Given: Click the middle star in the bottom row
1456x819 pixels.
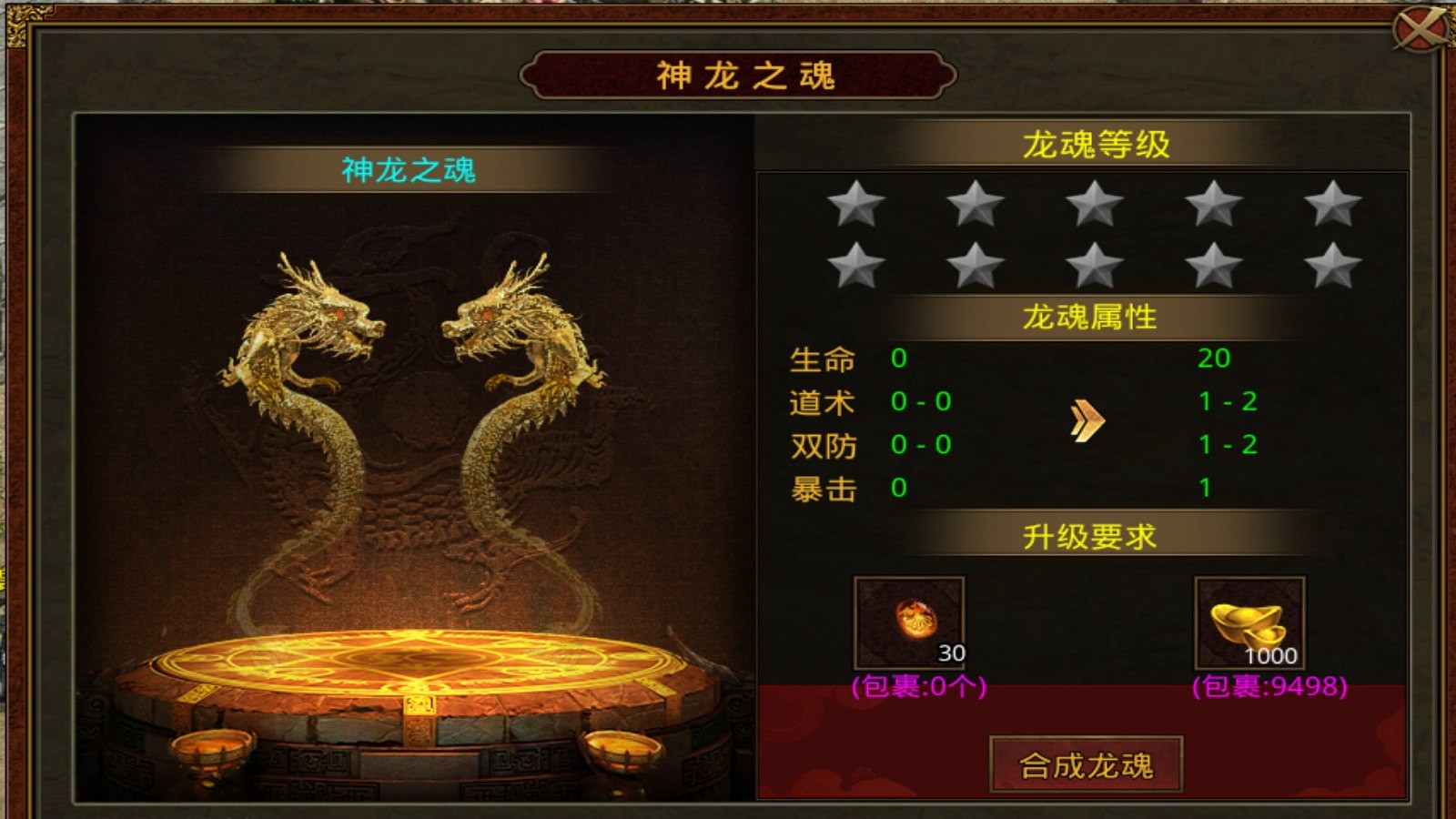Looking at the screenshot, I should point(1091,268).
